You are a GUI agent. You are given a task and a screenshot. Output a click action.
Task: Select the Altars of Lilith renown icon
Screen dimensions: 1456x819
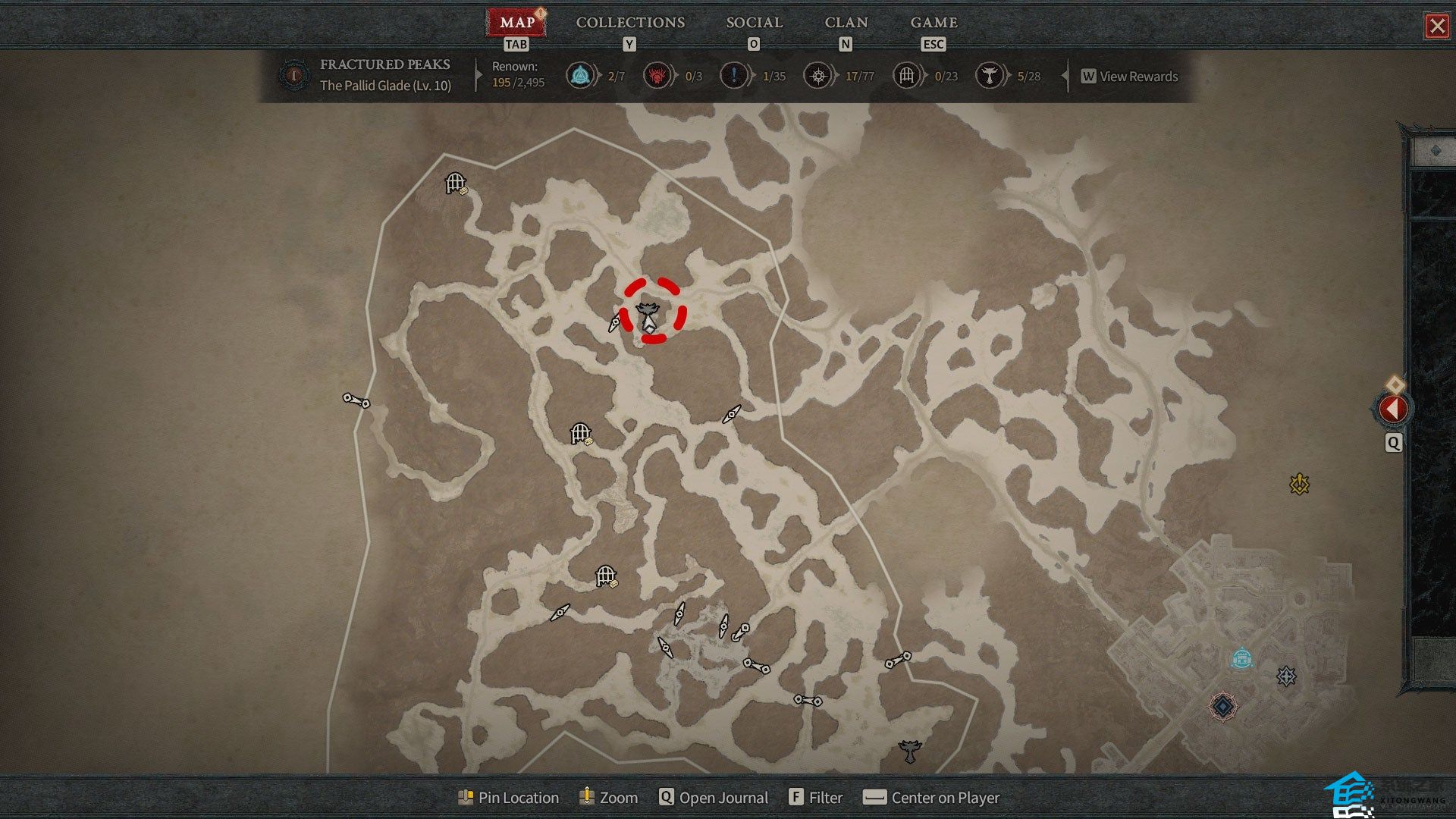click(989, 76)
